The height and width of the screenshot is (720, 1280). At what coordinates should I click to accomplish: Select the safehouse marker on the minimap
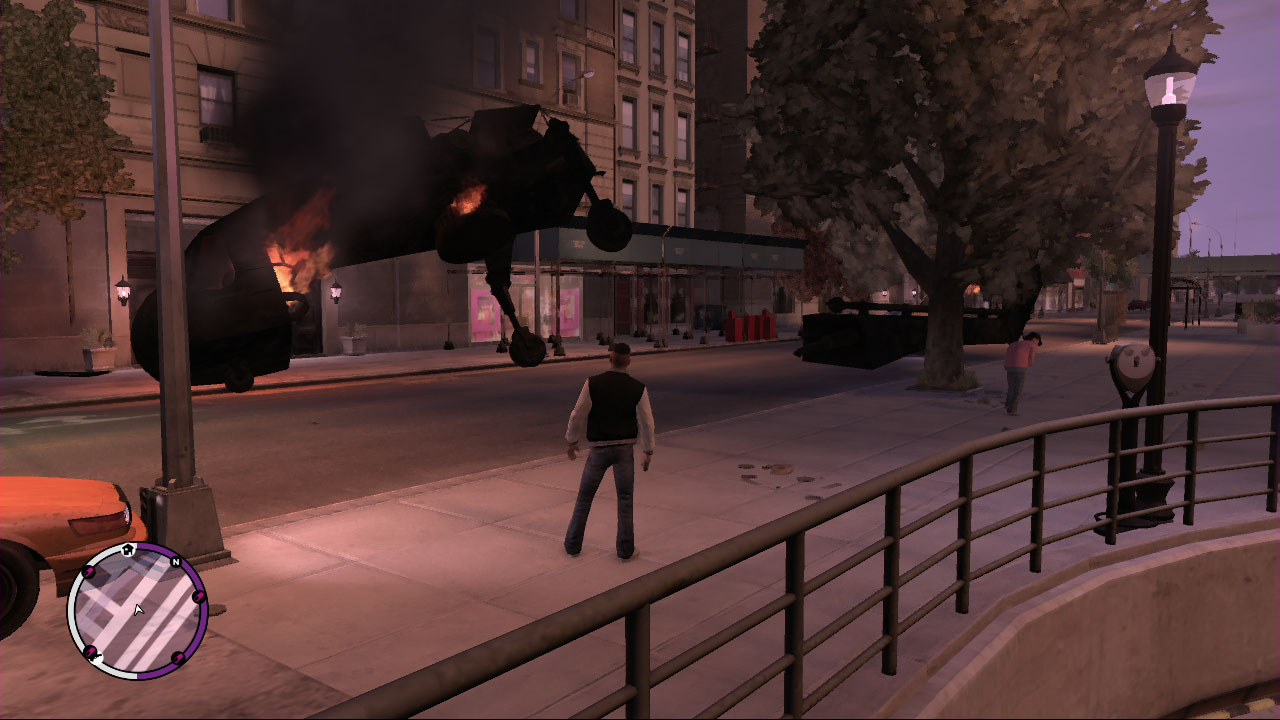128,549
